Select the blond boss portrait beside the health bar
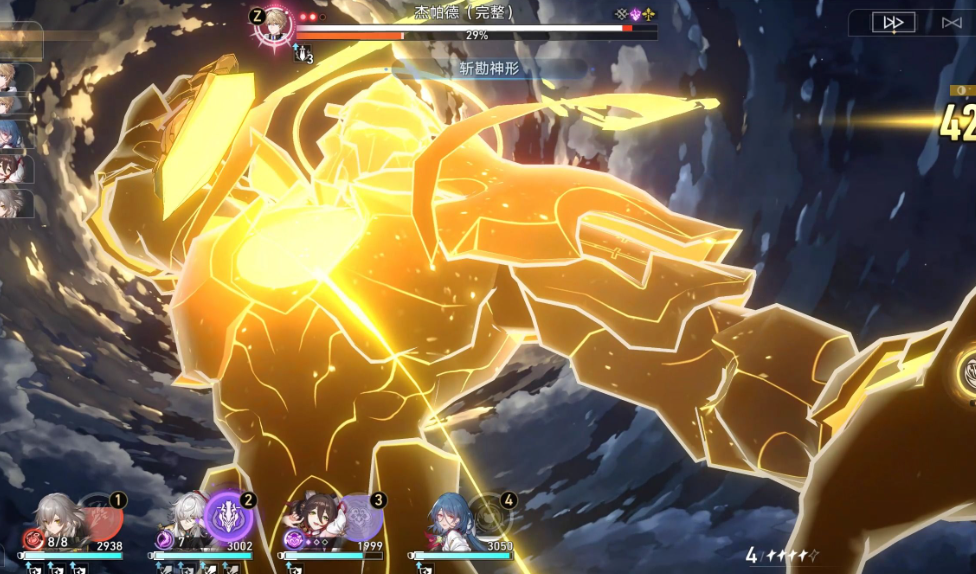This screenshot has width=976, height=574. coord(273,24)
